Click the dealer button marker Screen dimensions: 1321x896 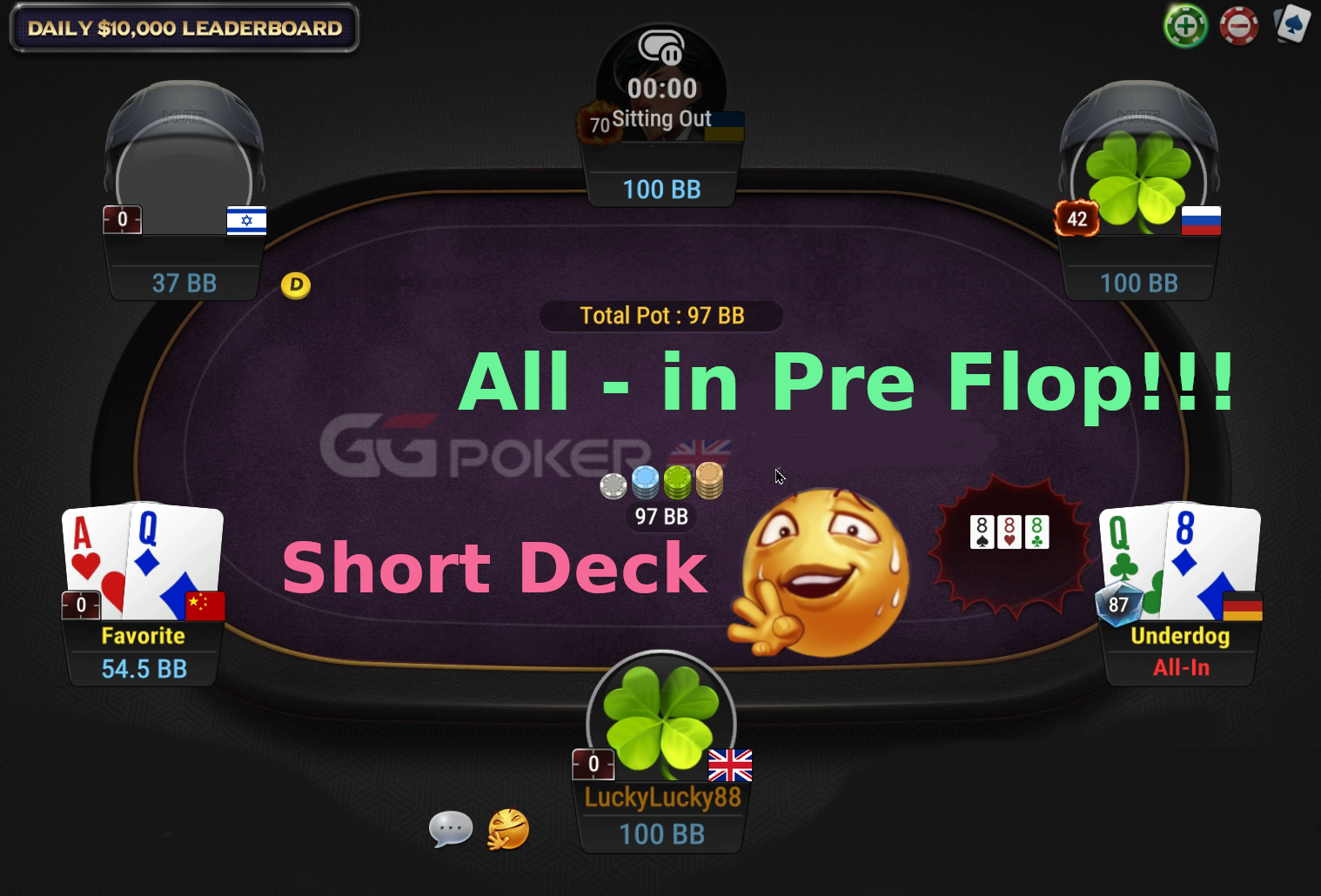[296, 284]
